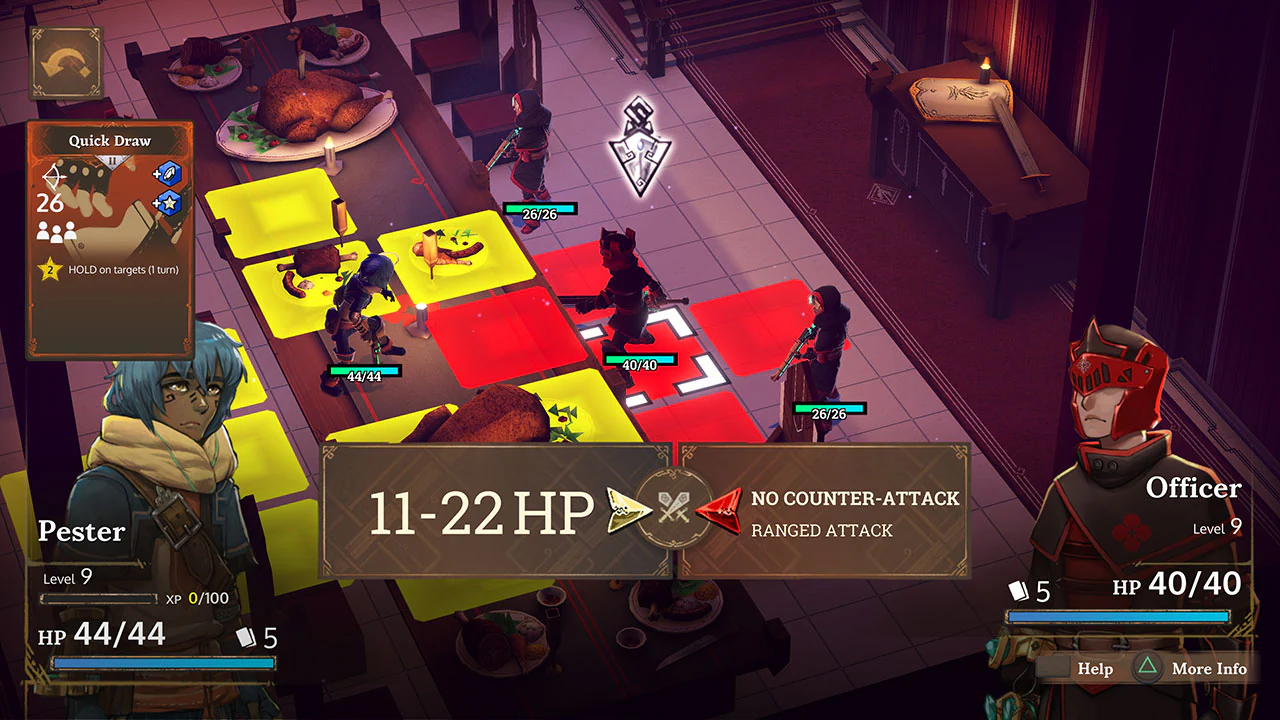The width and height of the screenshot is (1280, 720).
Task: Click the undo turn arrow icon
Action: pyautogui.click(x=62, y=63)
